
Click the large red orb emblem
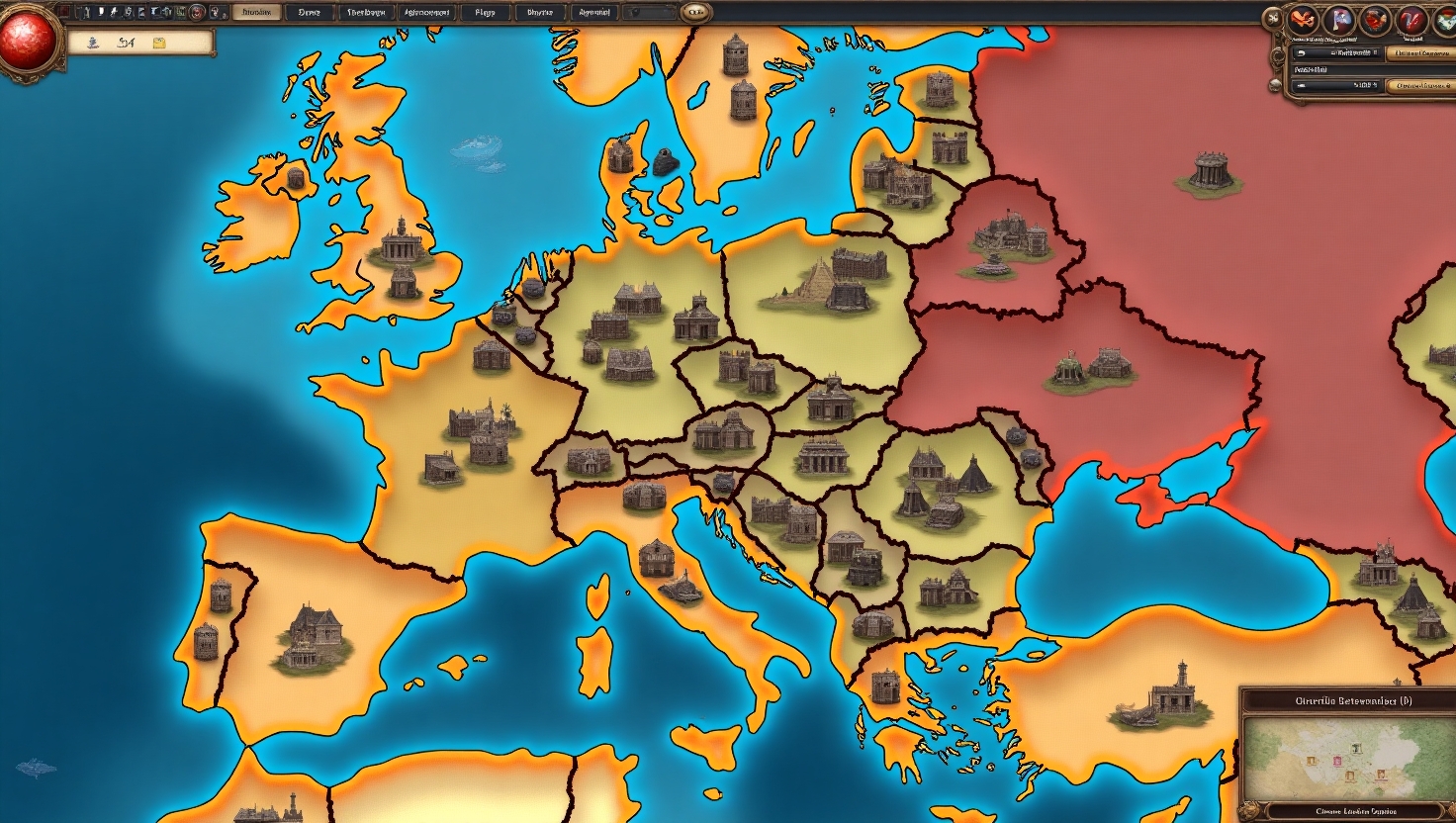pos(28,40)
